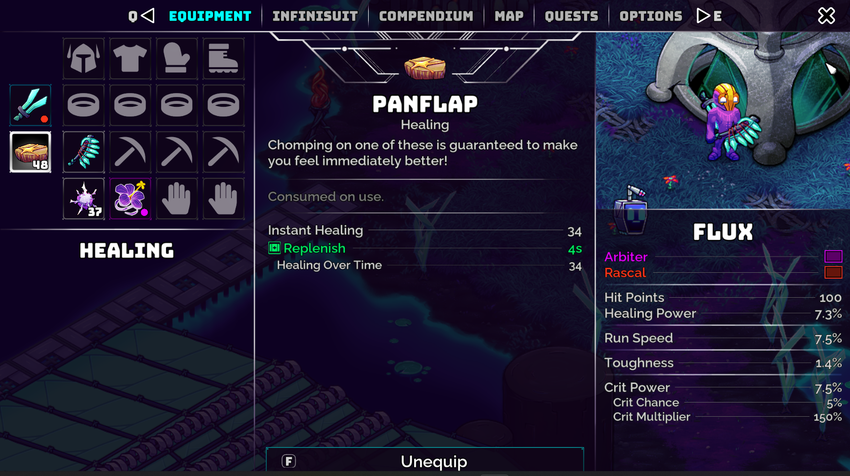Go to the Options tab
The image size is (850, 476).
click(651, 16)
